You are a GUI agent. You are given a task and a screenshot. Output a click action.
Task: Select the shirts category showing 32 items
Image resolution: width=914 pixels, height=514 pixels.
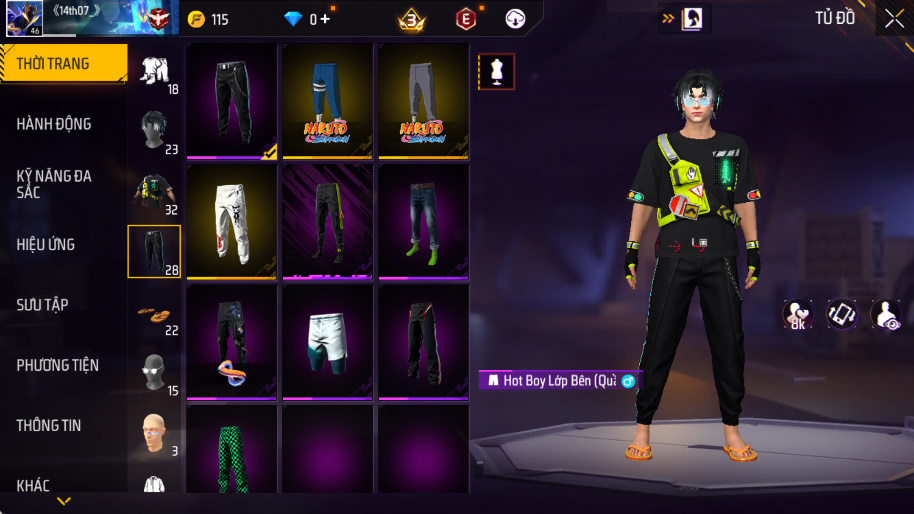pyautogui.click(x=154, y=190)
